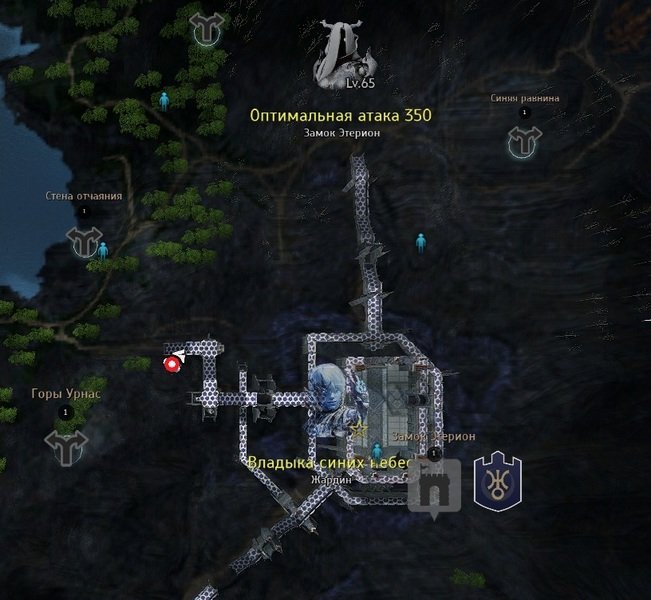Image resolution: width=651 pixels, height=600 pixels.
Task: Select the Стена отчаяния region marker
Action: point(84,240)
